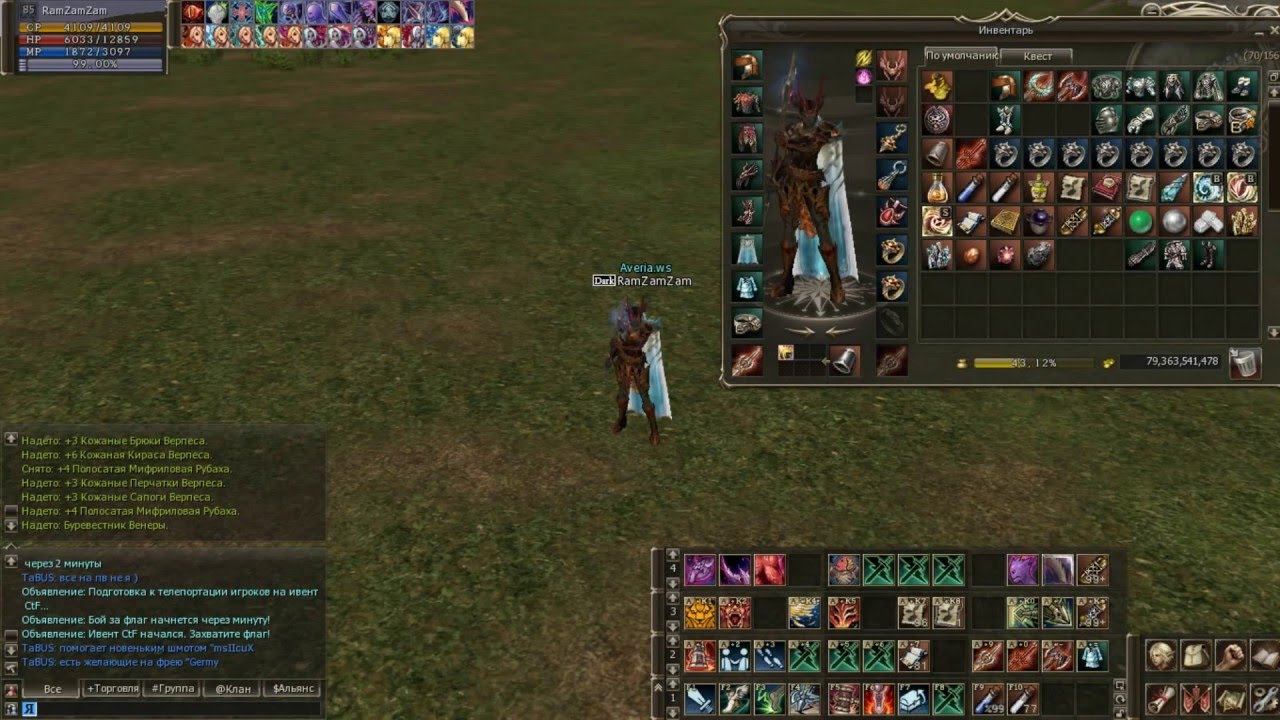Select the gold pile item in inventory

coord(936,87)
